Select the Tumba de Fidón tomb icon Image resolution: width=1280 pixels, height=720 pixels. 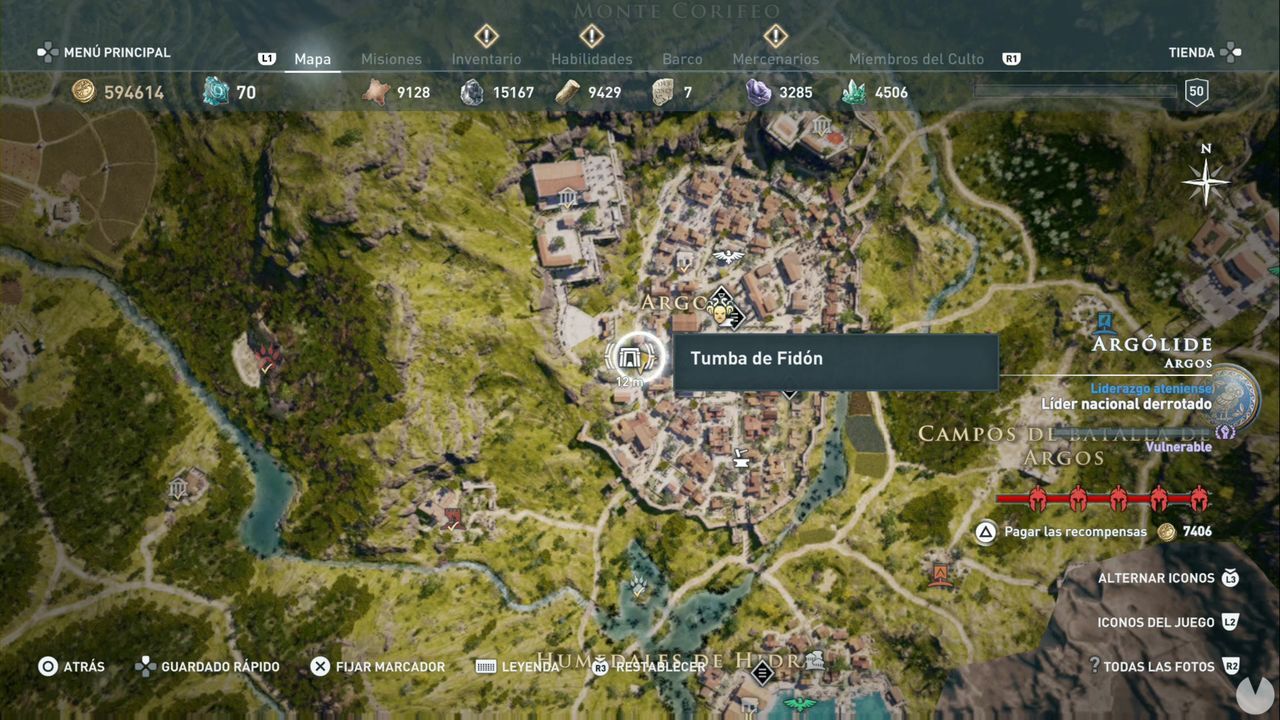coord(630,356)
